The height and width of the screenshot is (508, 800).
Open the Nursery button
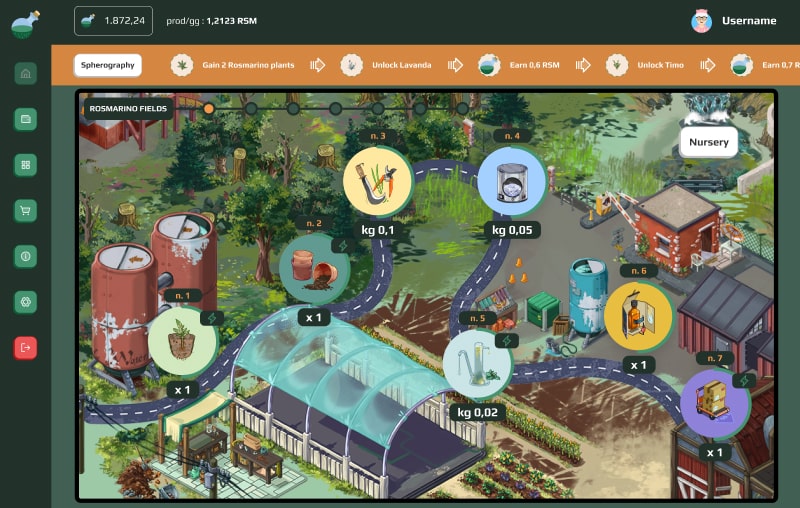[x=708, y=142]
